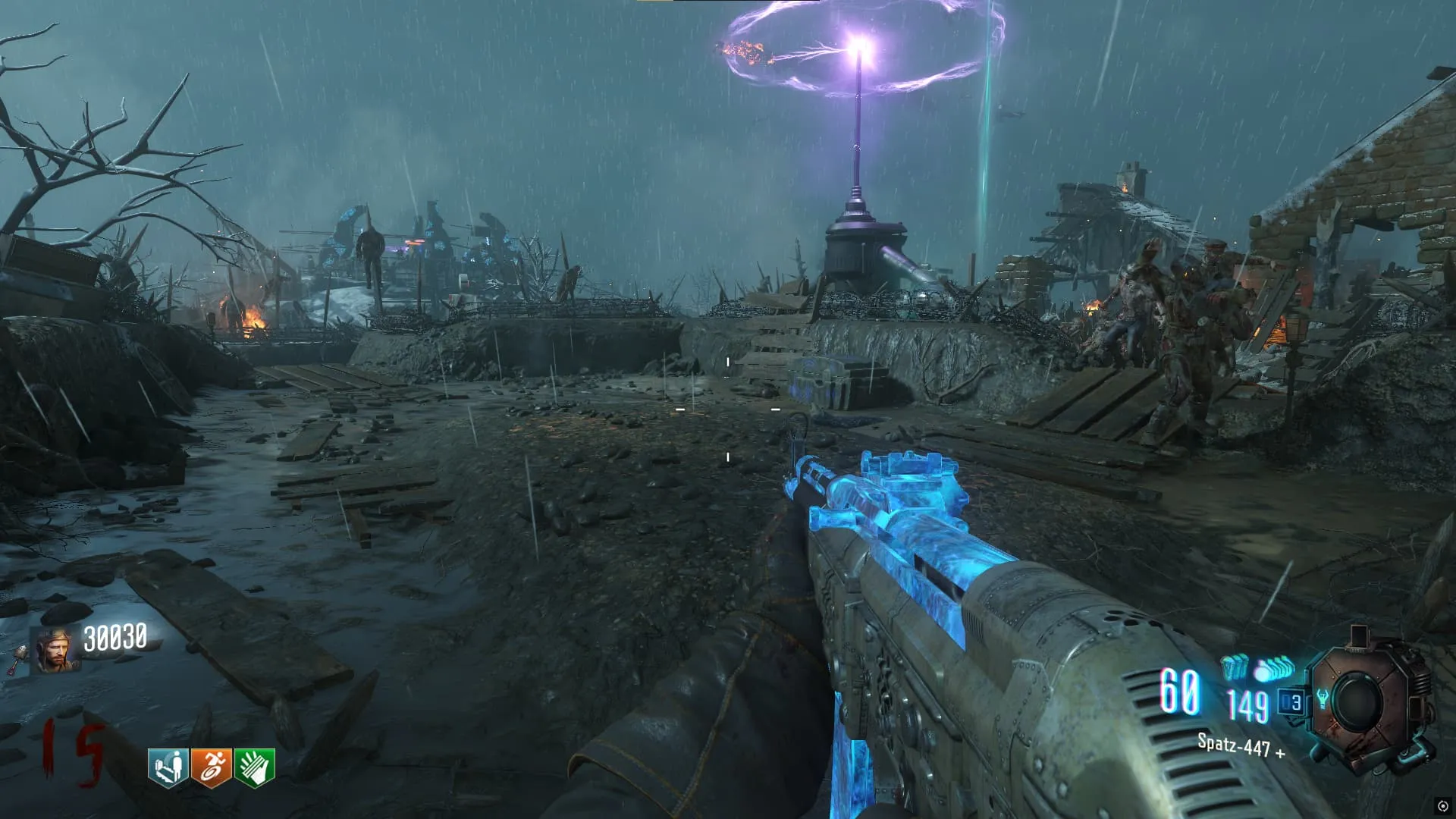Click the capture overlay icon in the corner
Image resolution: width=1456 pixels, height=819 pixels.
(x=1442, y=805)
